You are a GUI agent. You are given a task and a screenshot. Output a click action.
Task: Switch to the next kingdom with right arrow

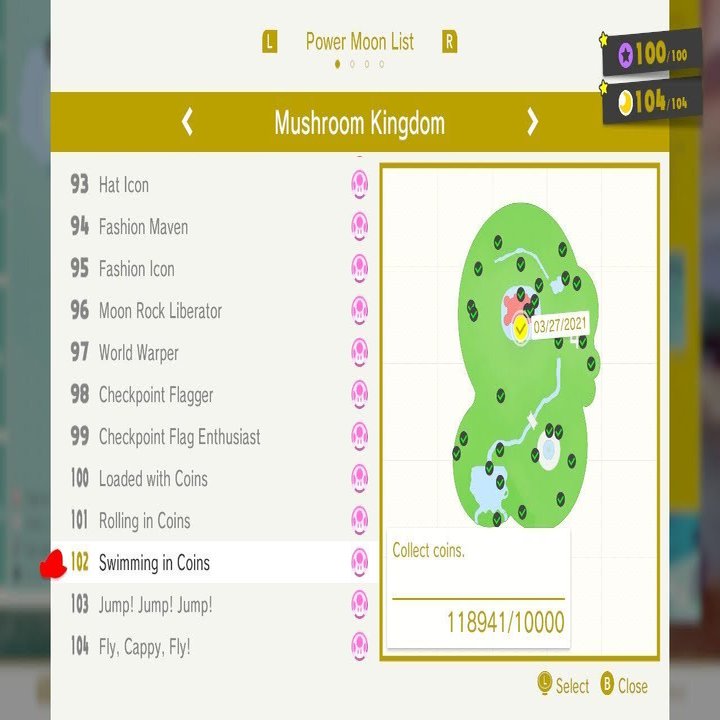(532, 123)
